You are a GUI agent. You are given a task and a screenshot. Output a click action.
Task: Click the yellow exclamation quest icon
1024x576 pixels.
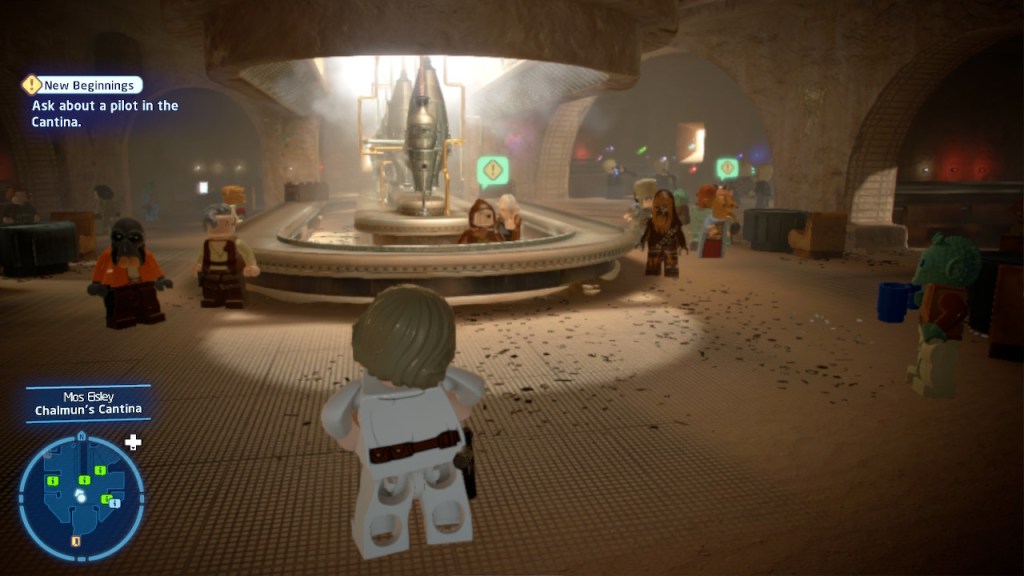coord(32,85)
